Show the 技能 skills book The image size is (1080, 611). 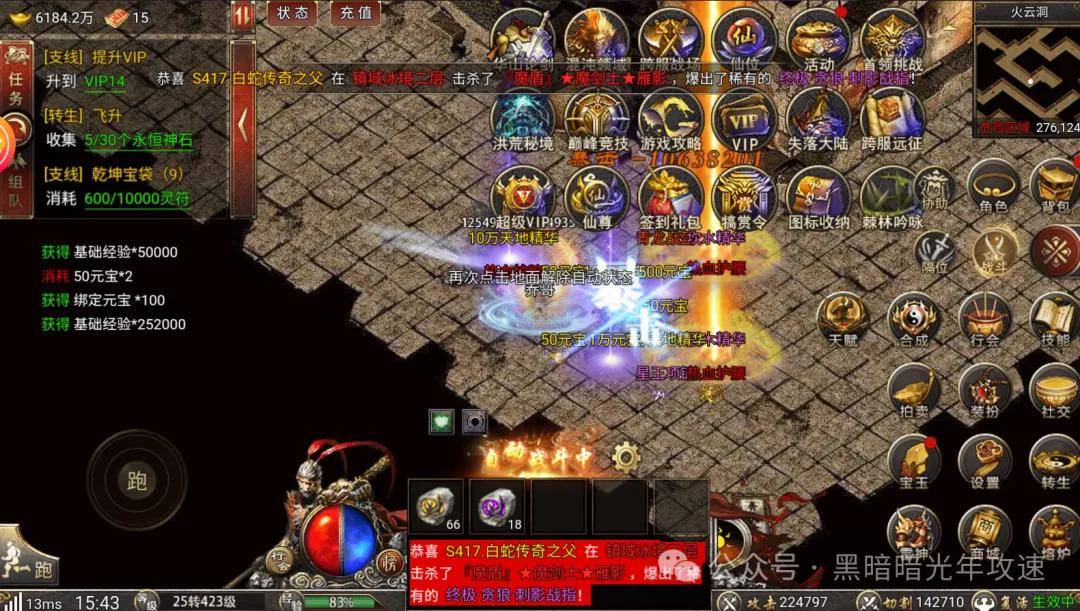click(x=1055, y=320)
